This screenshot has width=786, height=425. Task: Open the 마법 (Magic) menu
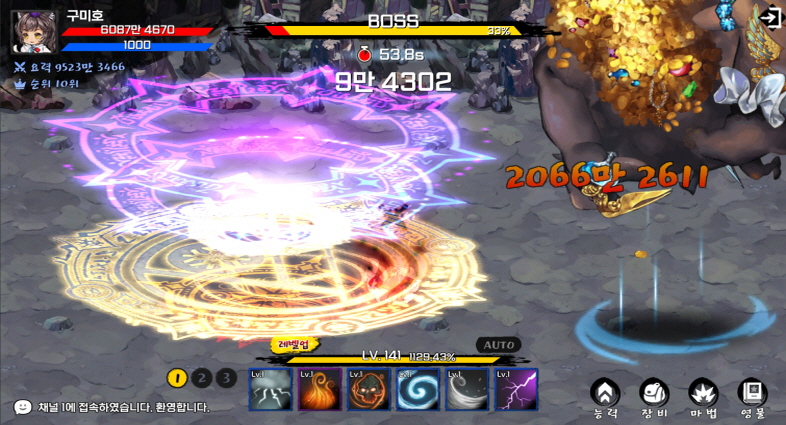702,395
